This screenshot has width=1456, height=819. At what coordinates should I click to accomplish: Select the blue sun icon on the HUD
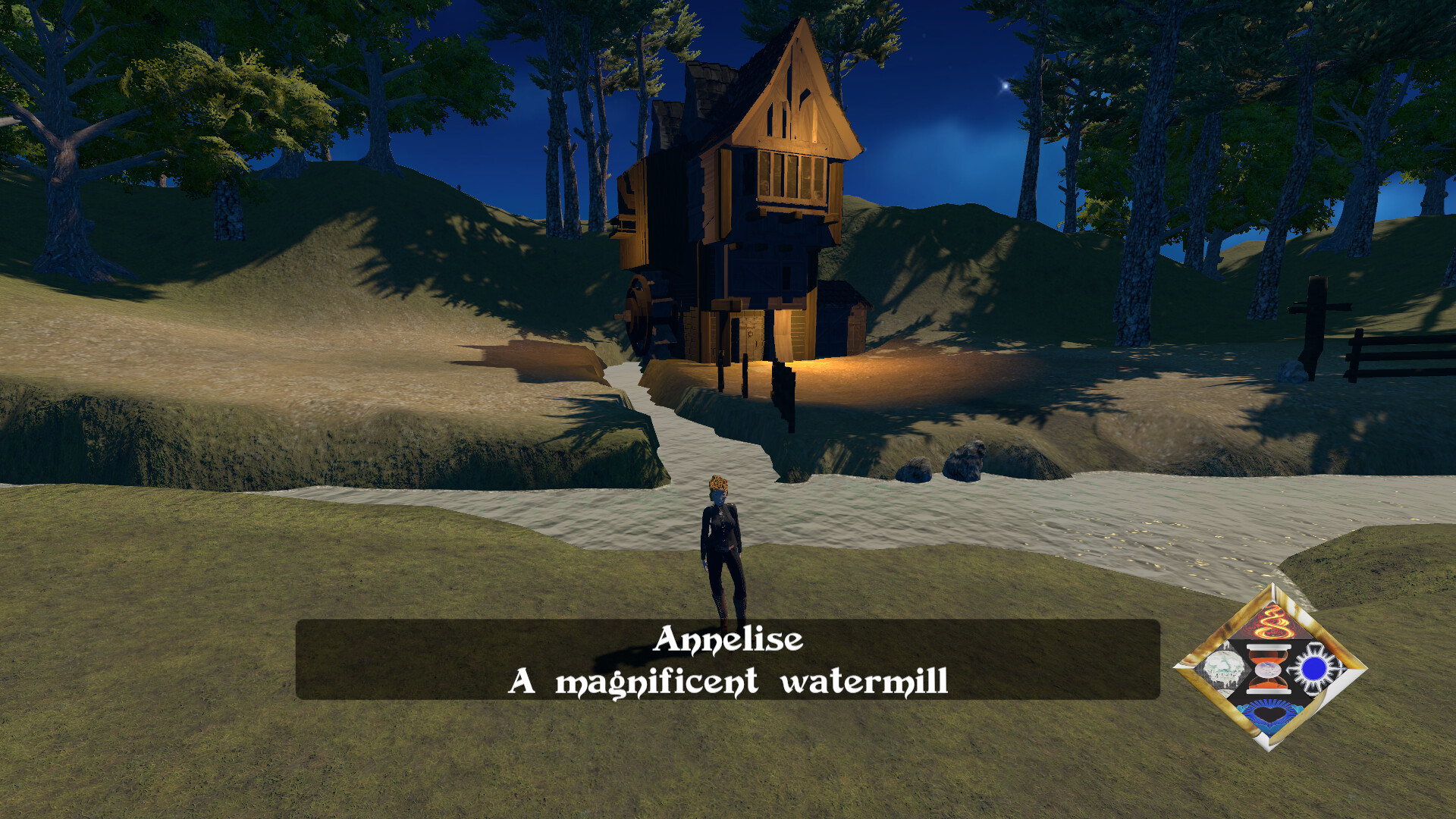1316,669
